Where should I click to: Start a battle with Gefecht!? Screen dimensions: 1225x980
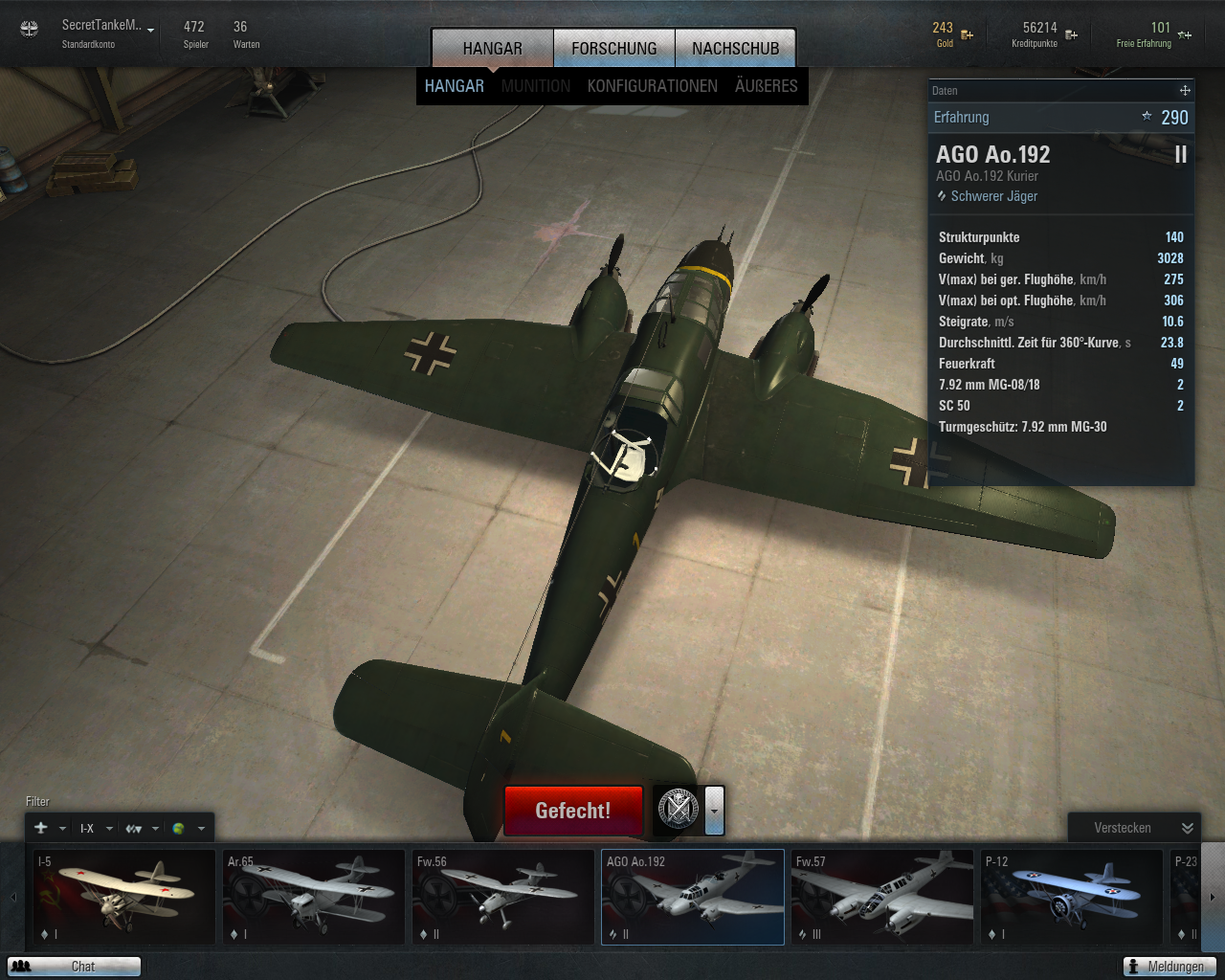point(572,811)
